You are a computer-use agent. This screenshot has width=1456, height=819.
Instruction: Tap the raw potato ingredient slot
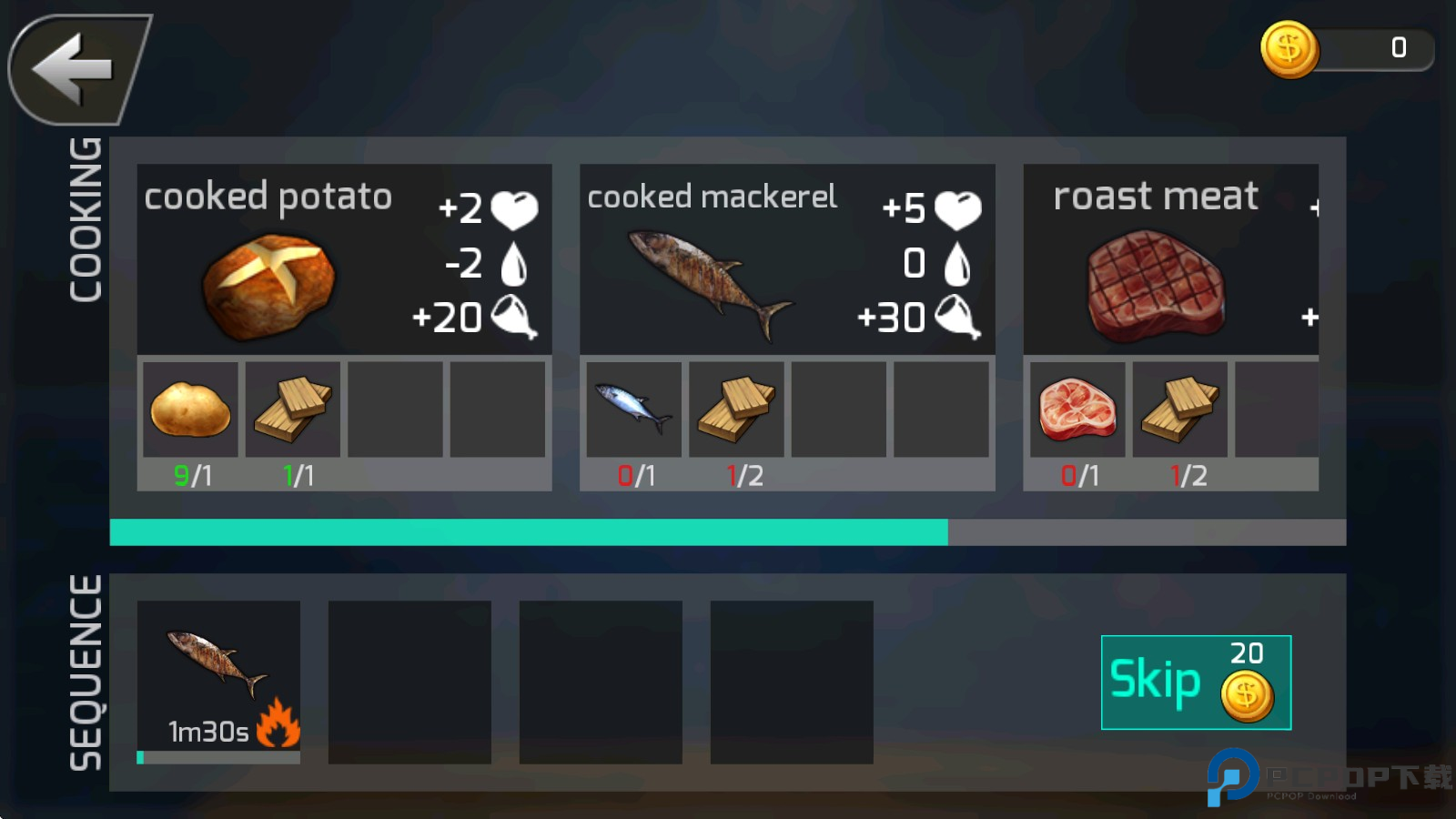click(x=190, y=409)
